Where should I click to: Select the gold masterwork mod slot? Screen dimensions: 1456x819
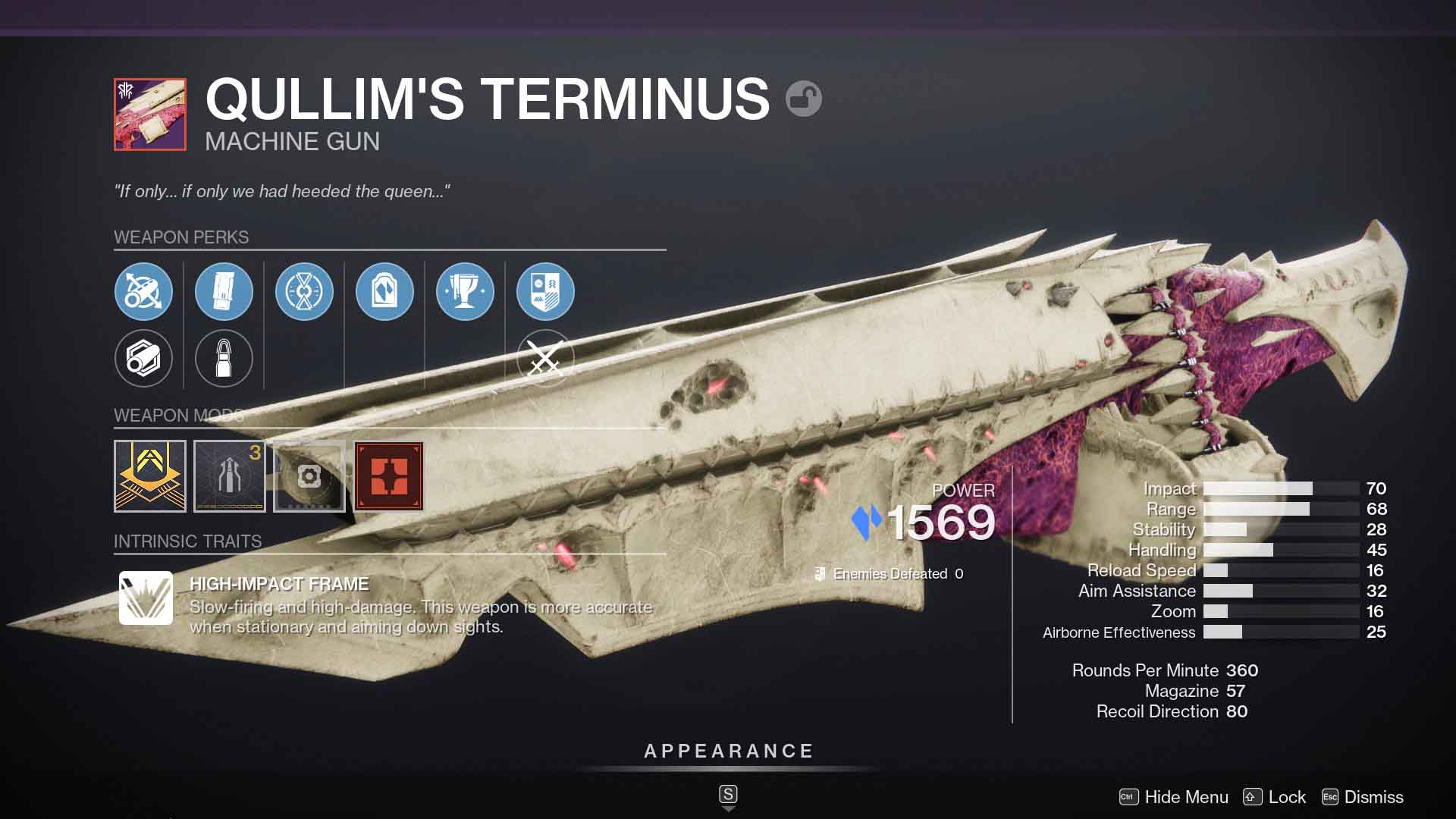150,476
